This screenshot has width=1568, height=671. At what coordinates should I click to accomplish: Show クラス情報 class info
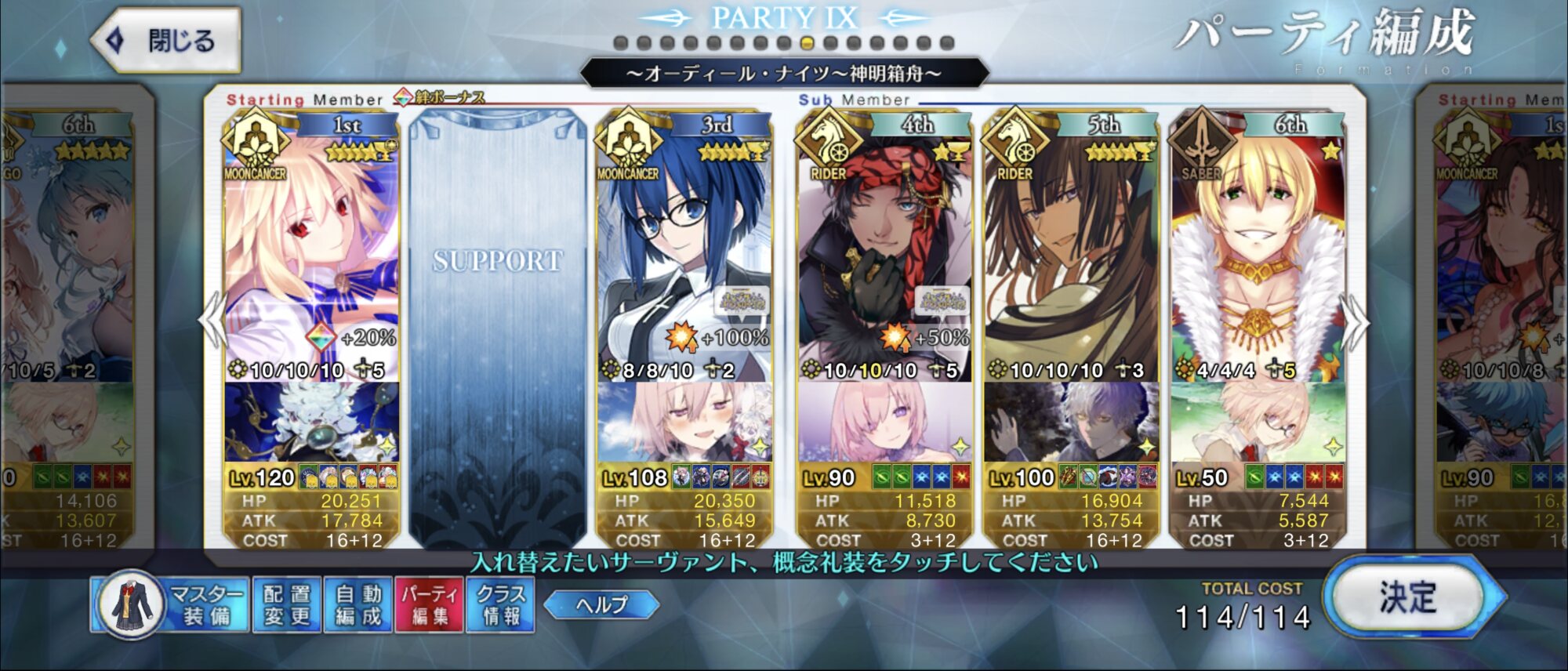501,604
